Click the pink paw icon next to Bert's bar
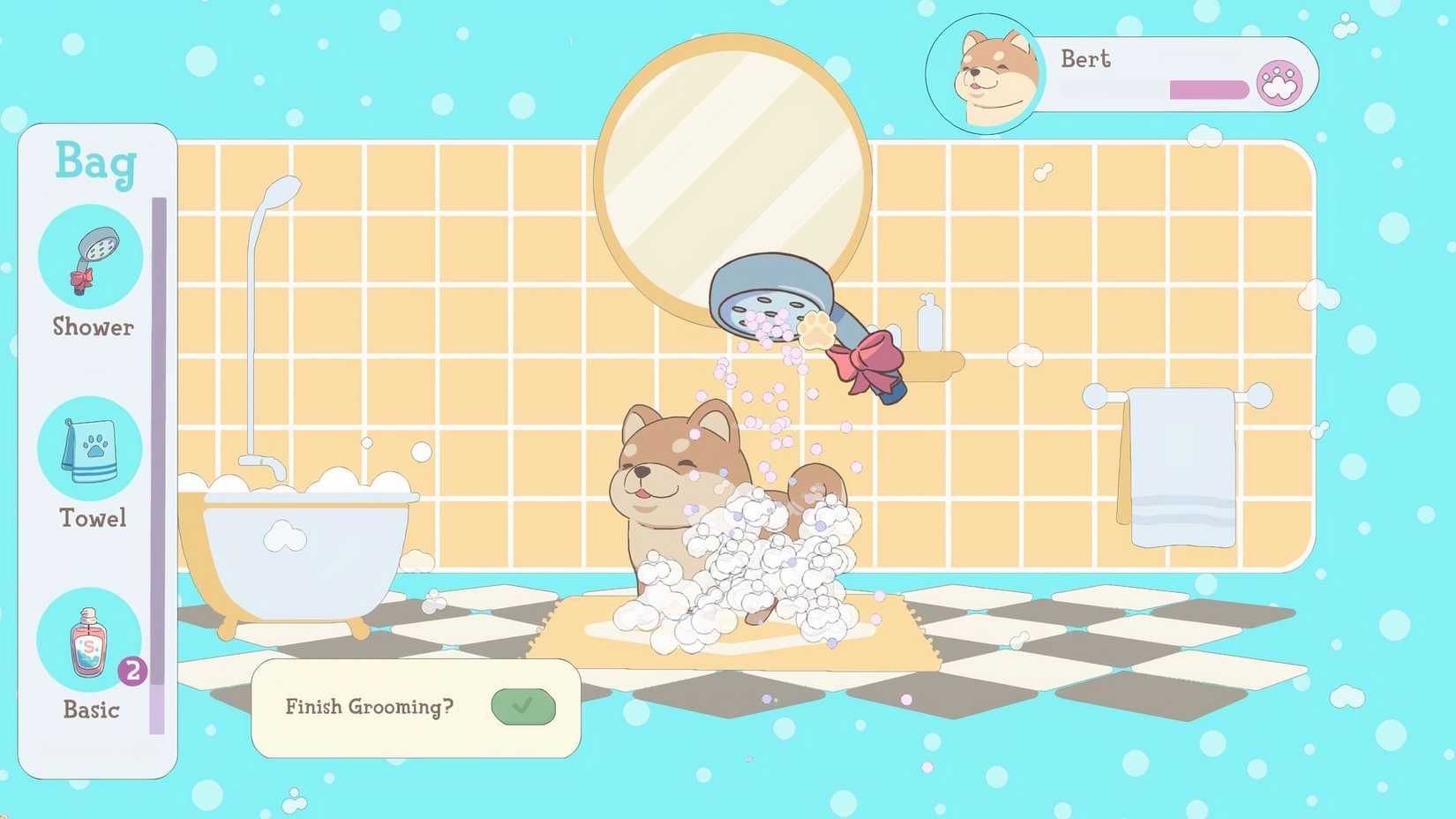 pos(1279,80)
